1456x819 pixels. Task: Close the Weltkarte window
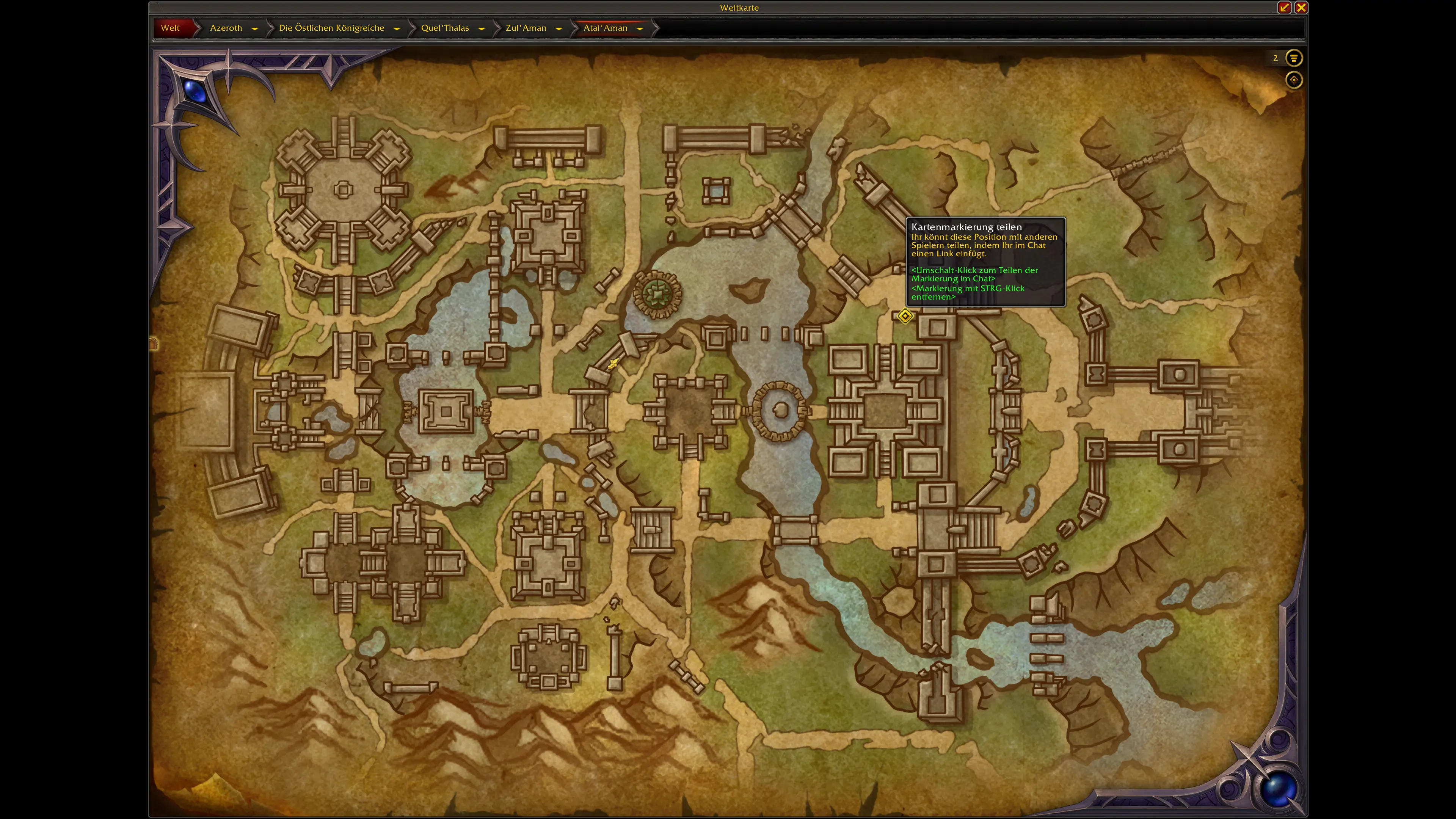click(1301, 7)
